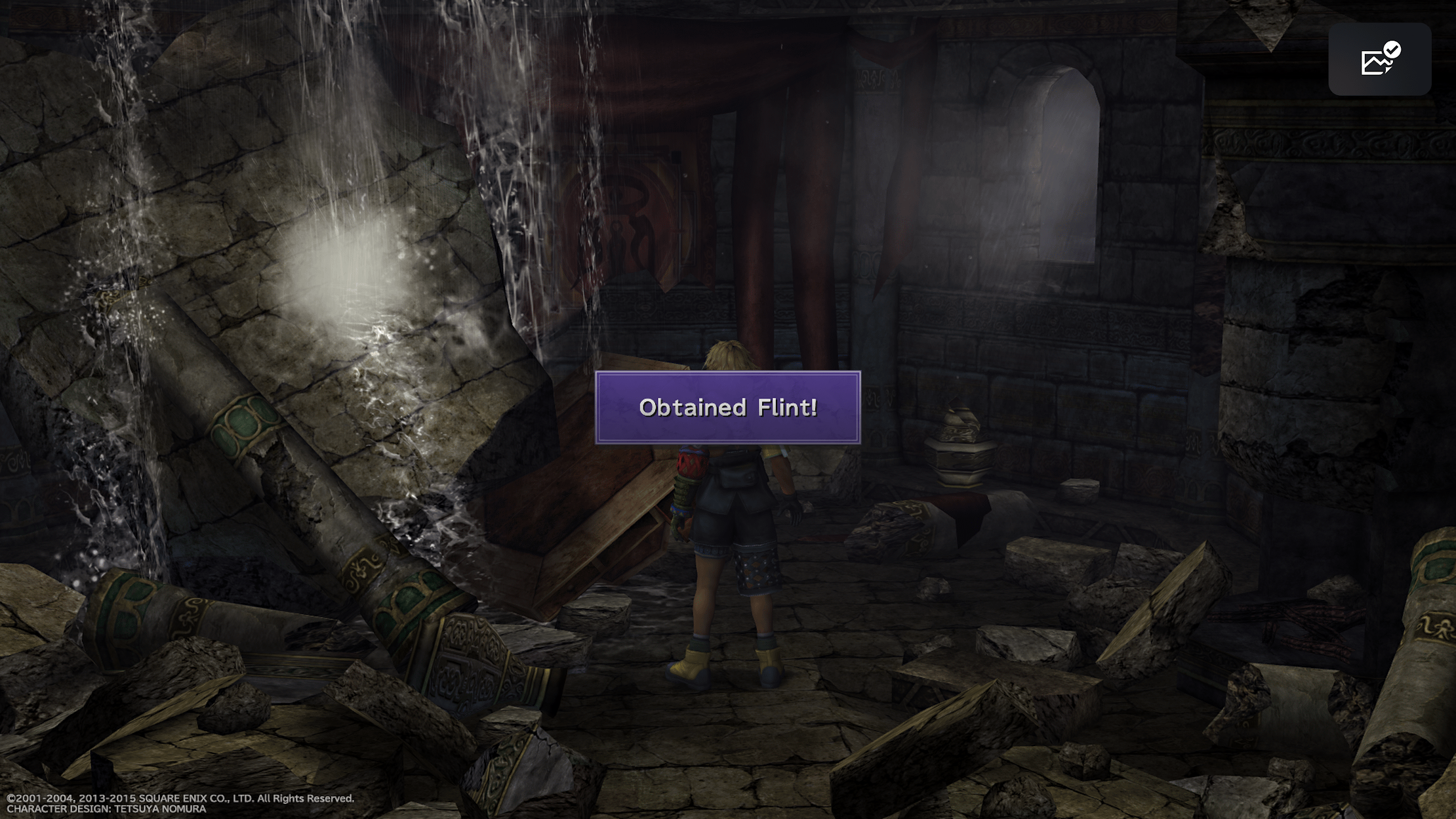
Task: Click the checkmark on the photo icon
Action: click(1392, 50)
